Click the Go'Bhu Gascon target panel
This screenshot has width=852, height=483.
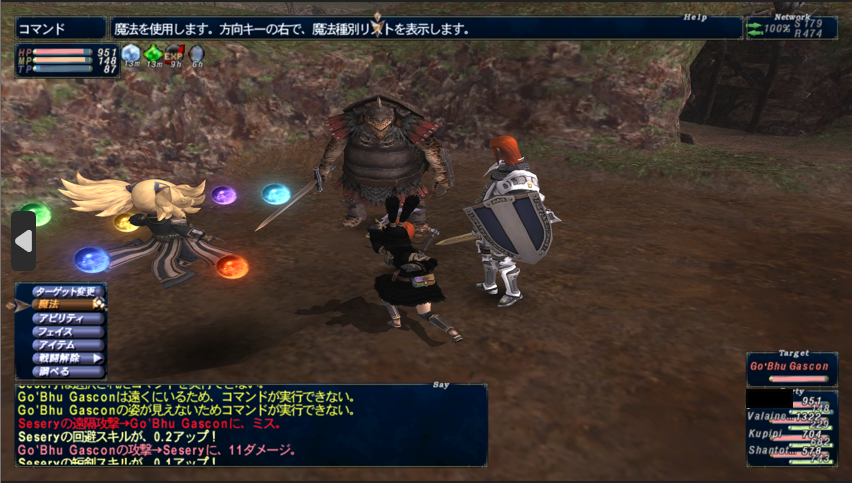pos(791,368)
